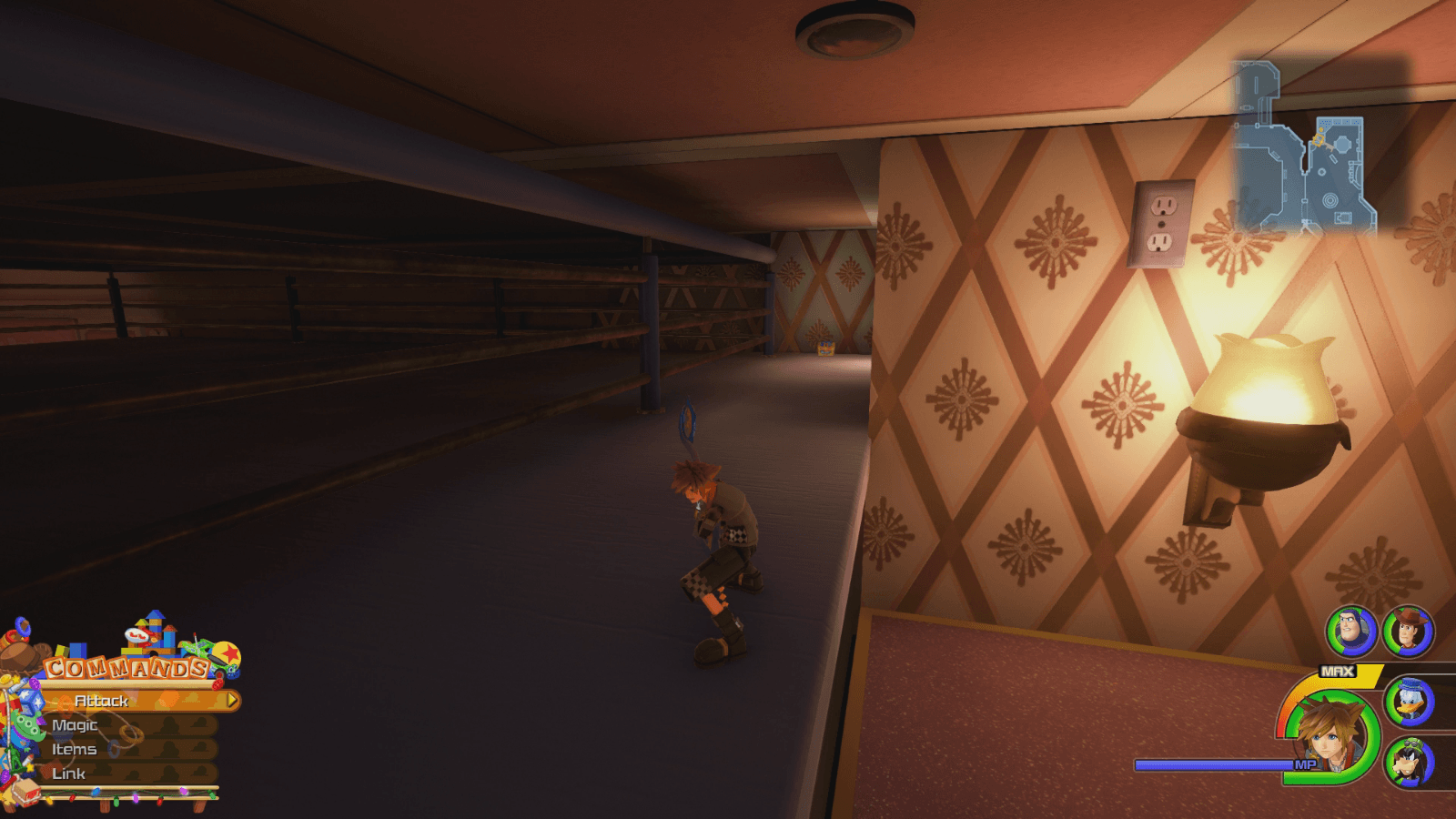This screenshot has height=819, width=1456.
Task: Execute the highlighted Attack command
Action: pos(100,702)
